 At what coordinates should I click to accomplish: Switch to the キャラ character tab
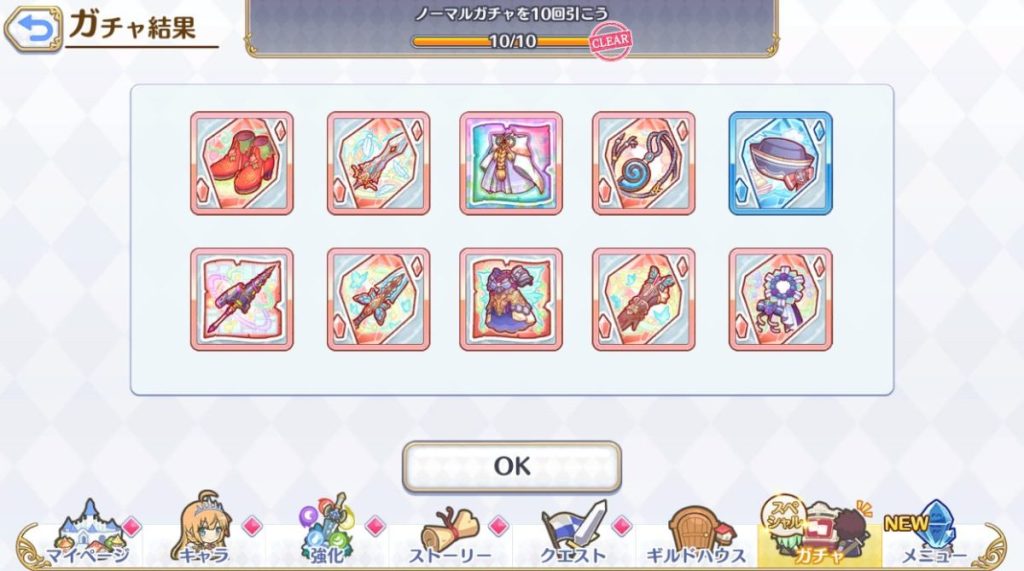[x=205, y=538]
